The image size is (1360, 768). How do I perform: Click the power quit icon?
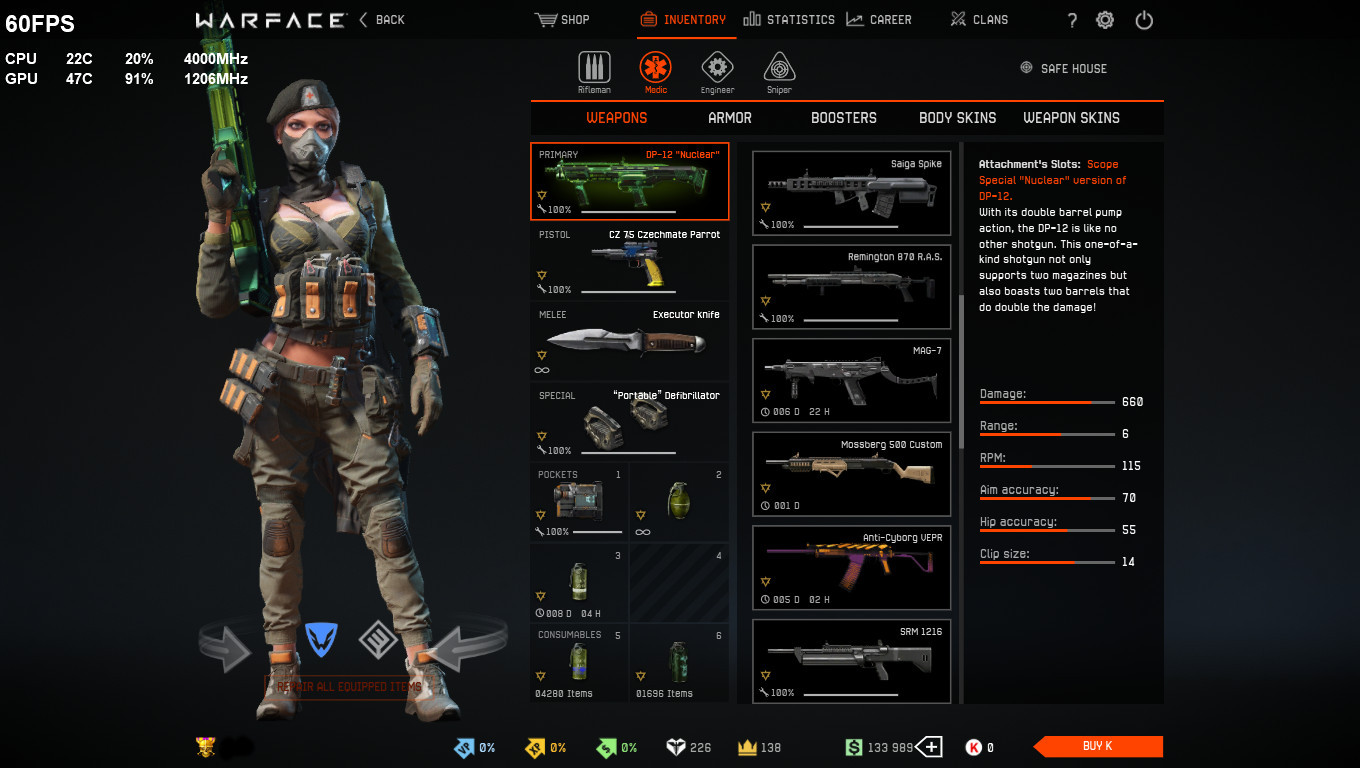(1144, 20)
